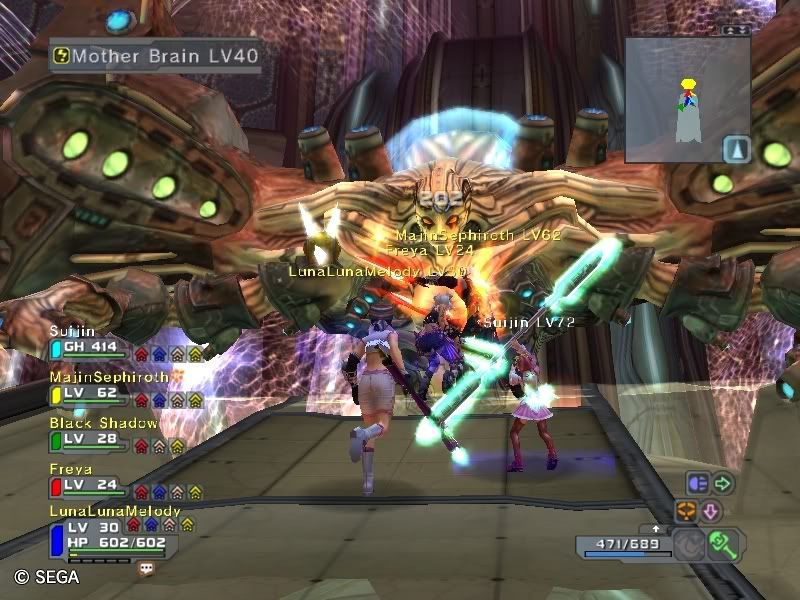The width and height of the screenshot is (800, 600).
Task: Click the small minimap size toggle arrows
Action: point(737,30)
